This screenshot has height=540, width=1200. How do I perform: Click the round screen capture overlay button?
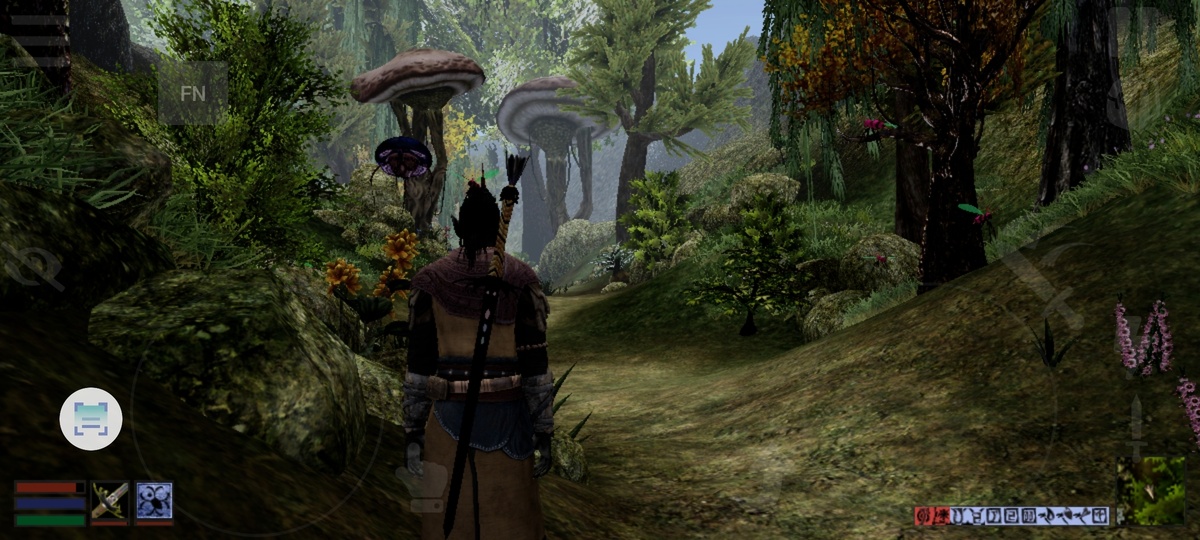point(91,418)
